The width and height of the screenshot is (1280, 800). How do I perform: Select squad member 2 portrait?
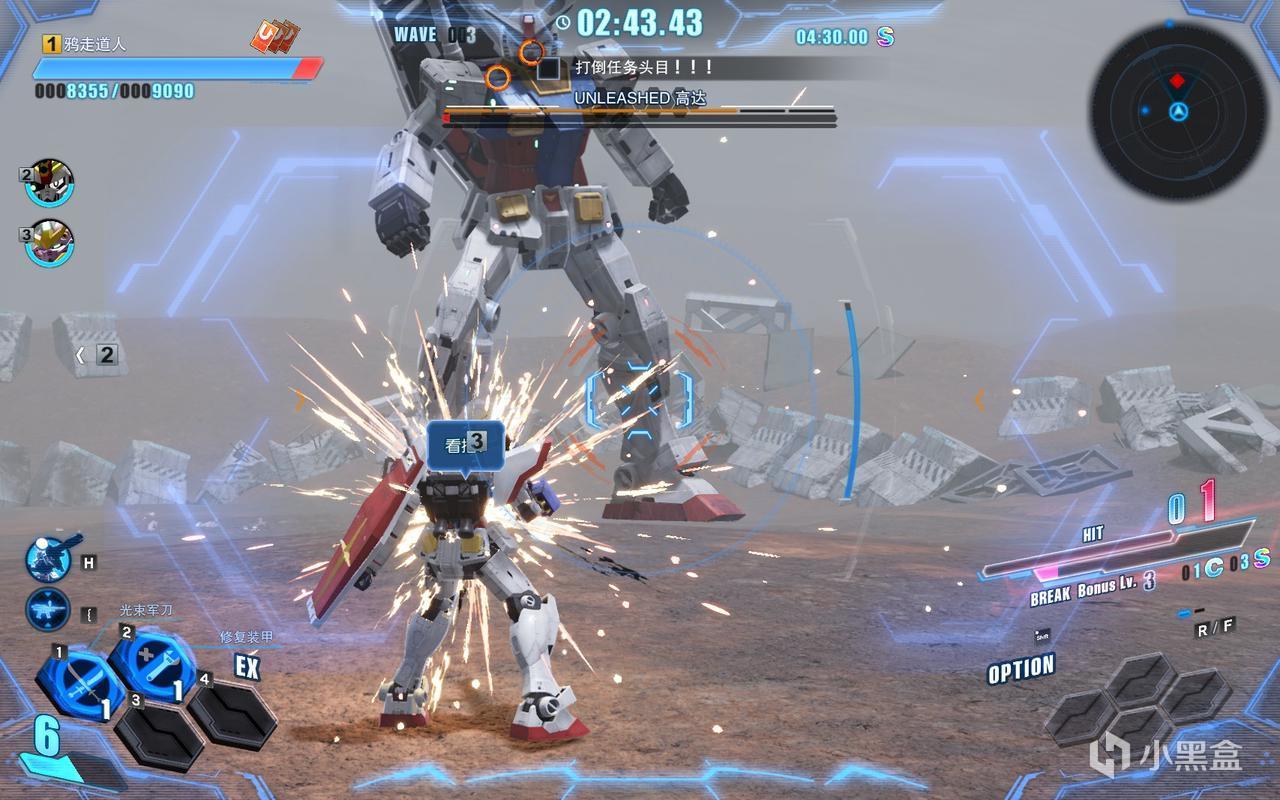click(50, 182)
